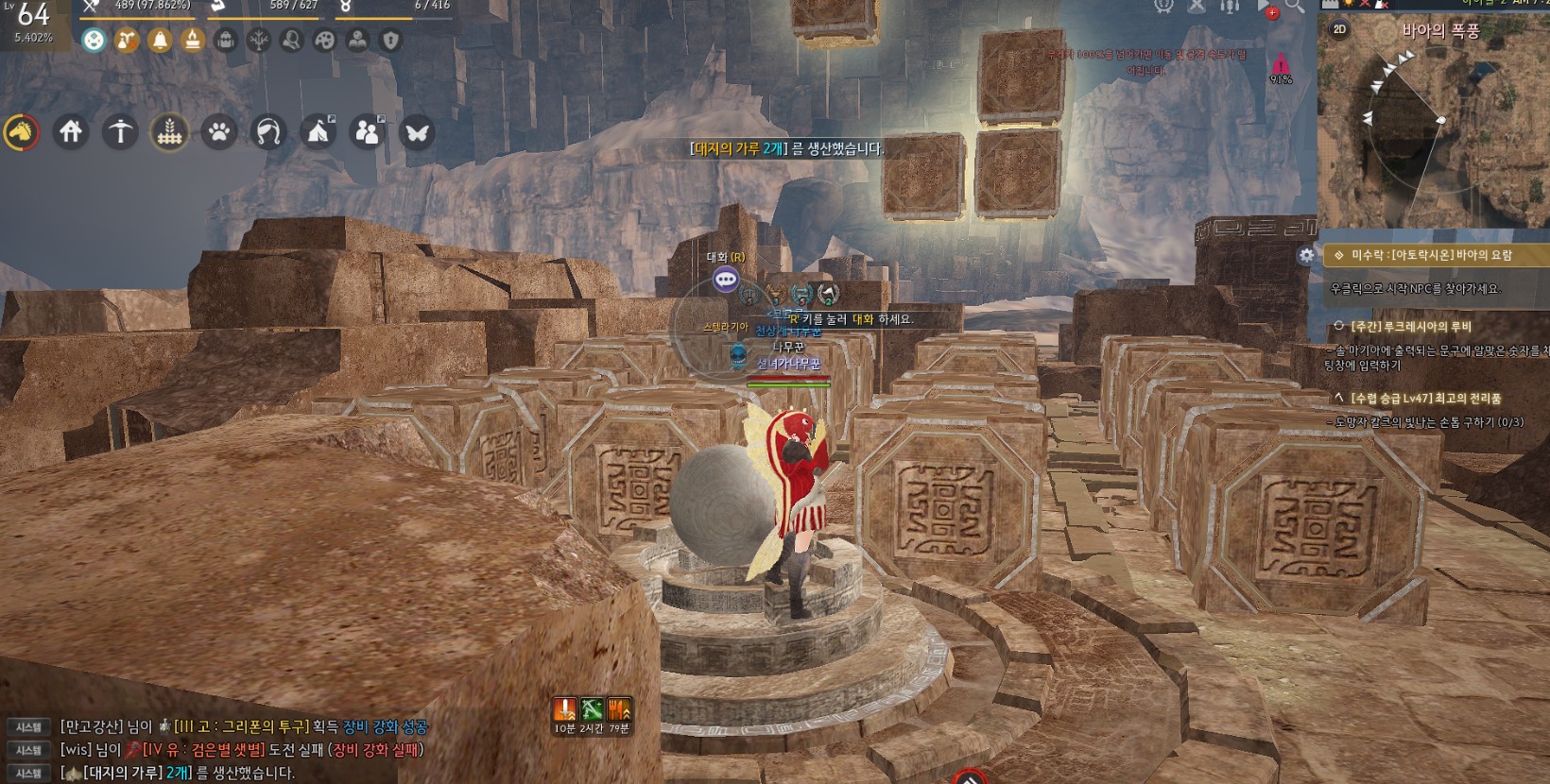The height and width of the screenshot is (784, 1550).
Task: Click the butterfly fairy icon
Action: [416, 132]
